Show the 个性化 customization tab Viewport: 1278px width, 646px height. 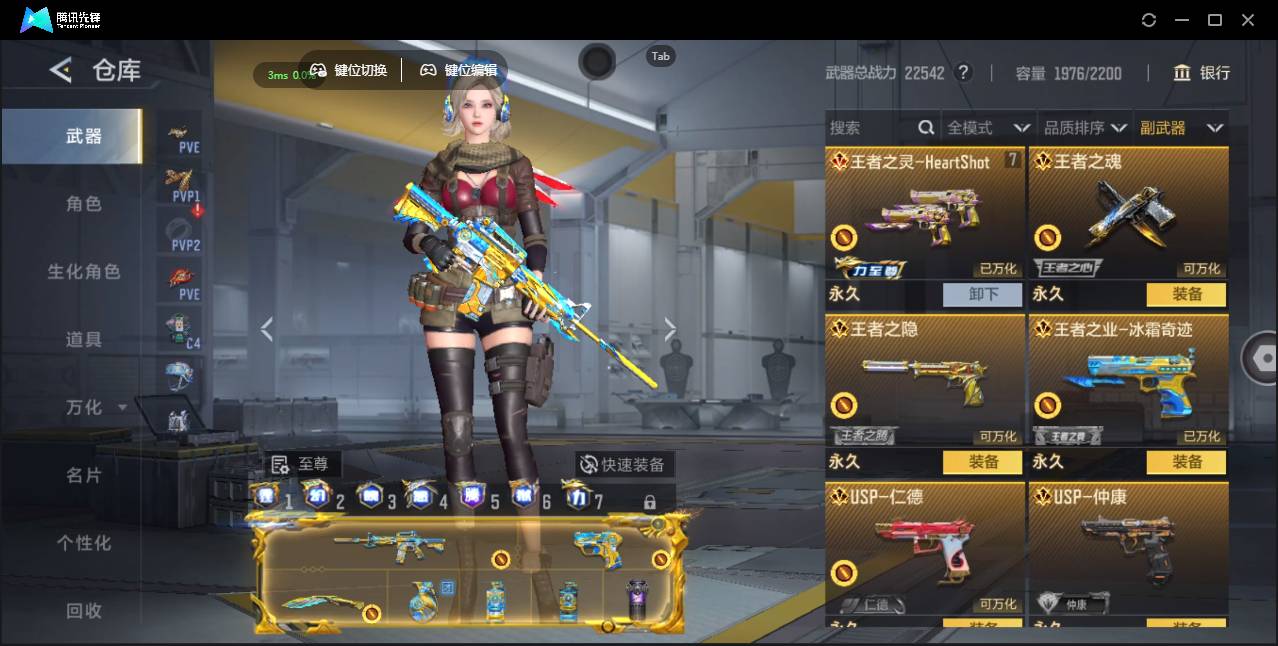pos(84,543)
